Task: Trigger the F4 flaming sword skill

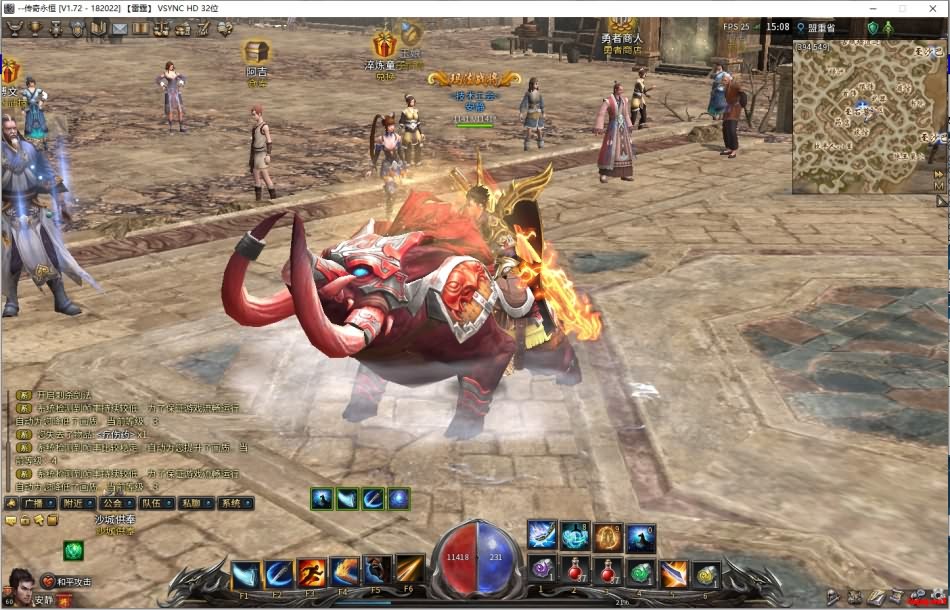Action: pos(344,572)
